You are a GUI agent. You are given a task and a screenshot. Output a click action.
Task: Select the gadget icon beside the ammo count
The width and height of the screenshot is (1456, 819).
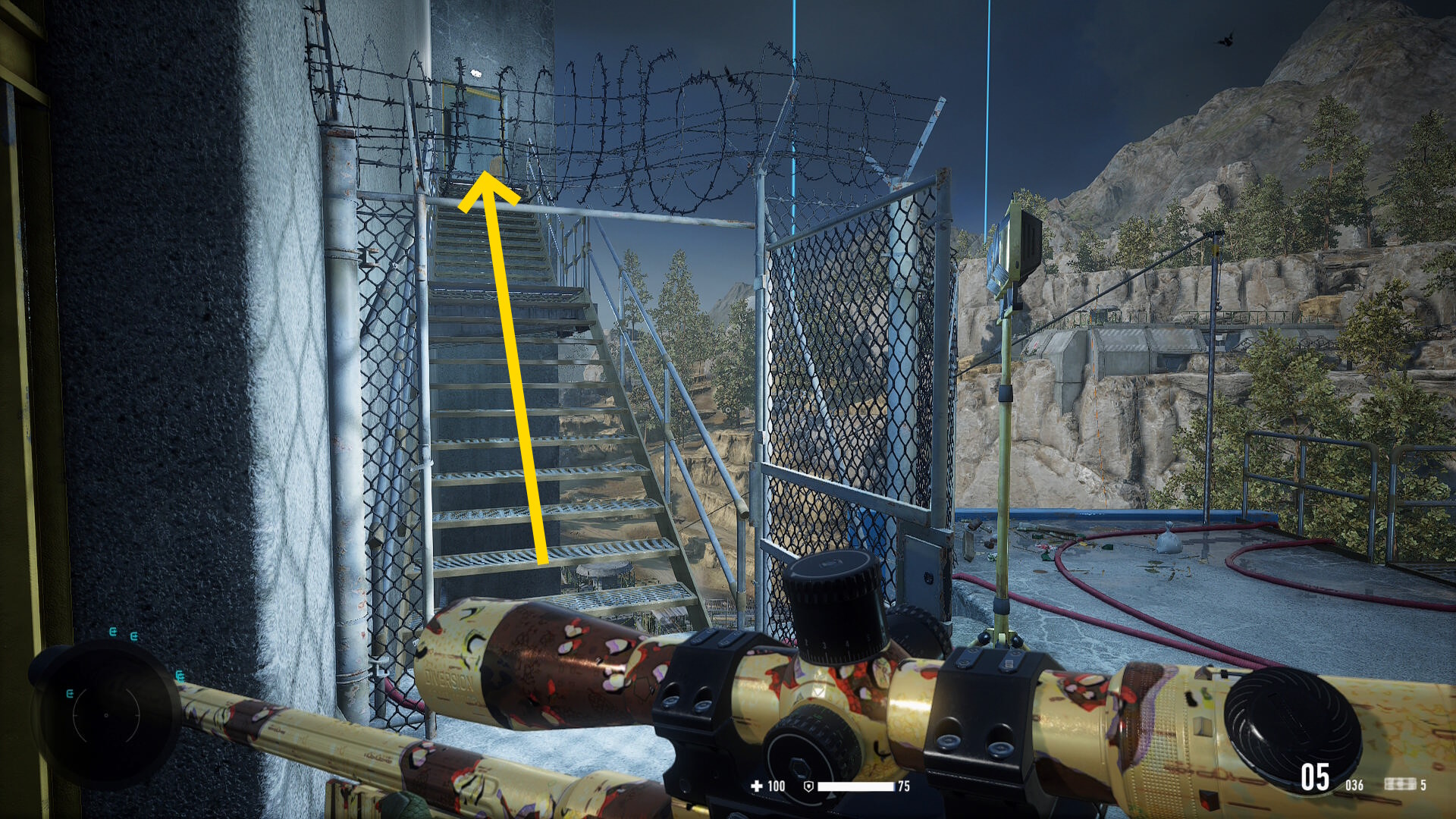1399,784
